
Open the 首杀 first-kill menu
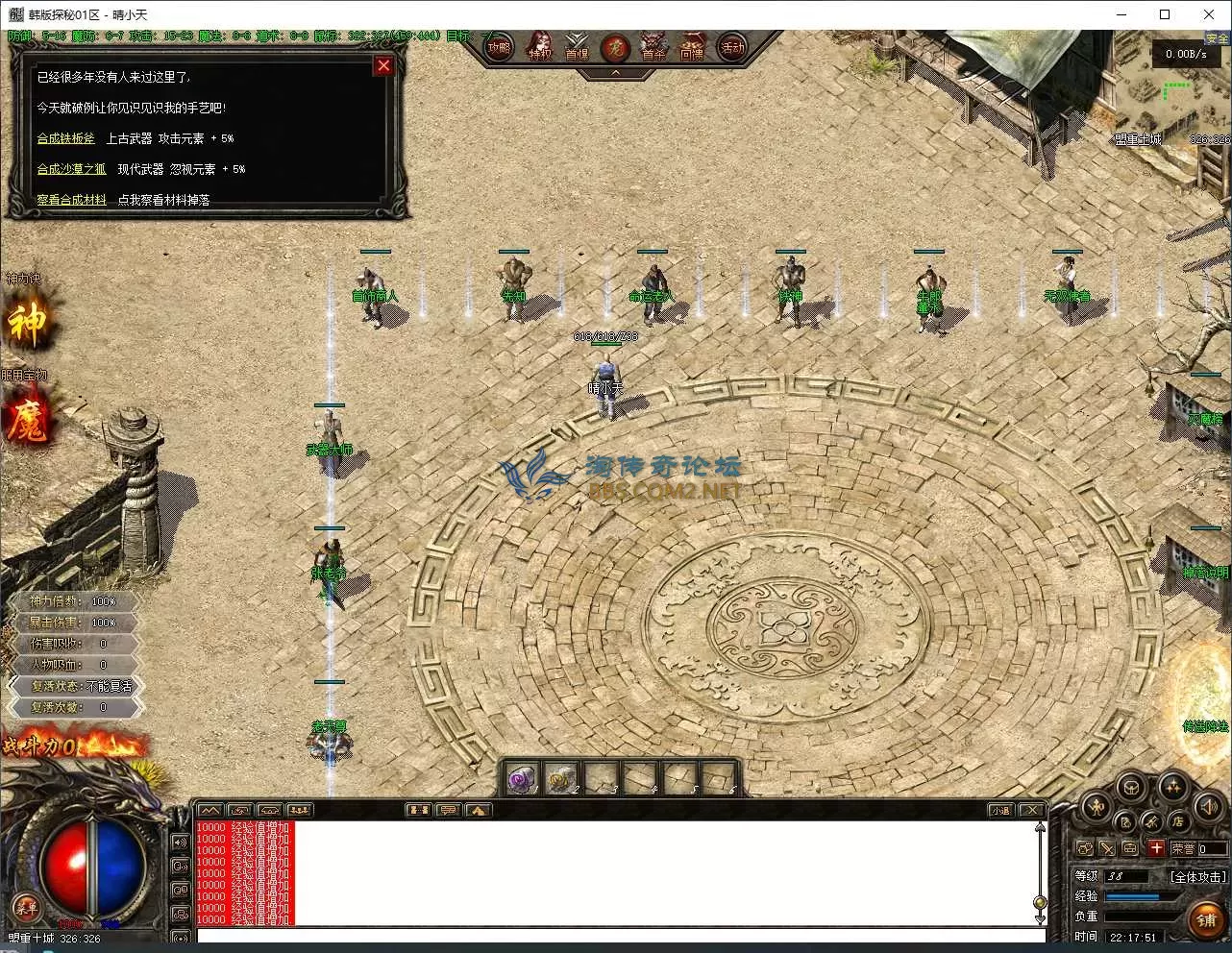pos(653,47)
